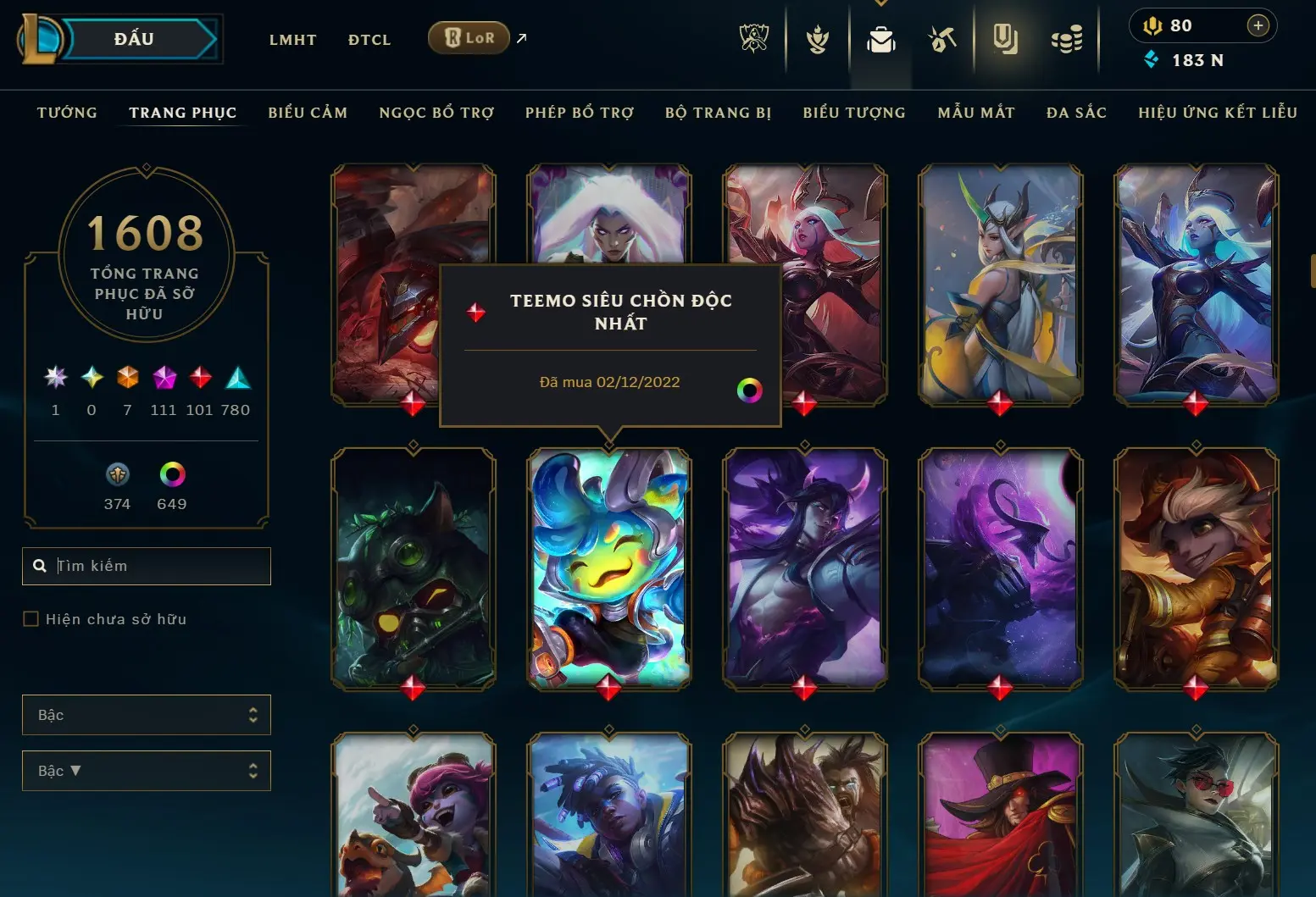This screenshot has height=897, width=1316.
Task: Open the BỘ TRANG BỊ tab
Action: (718, 113)
